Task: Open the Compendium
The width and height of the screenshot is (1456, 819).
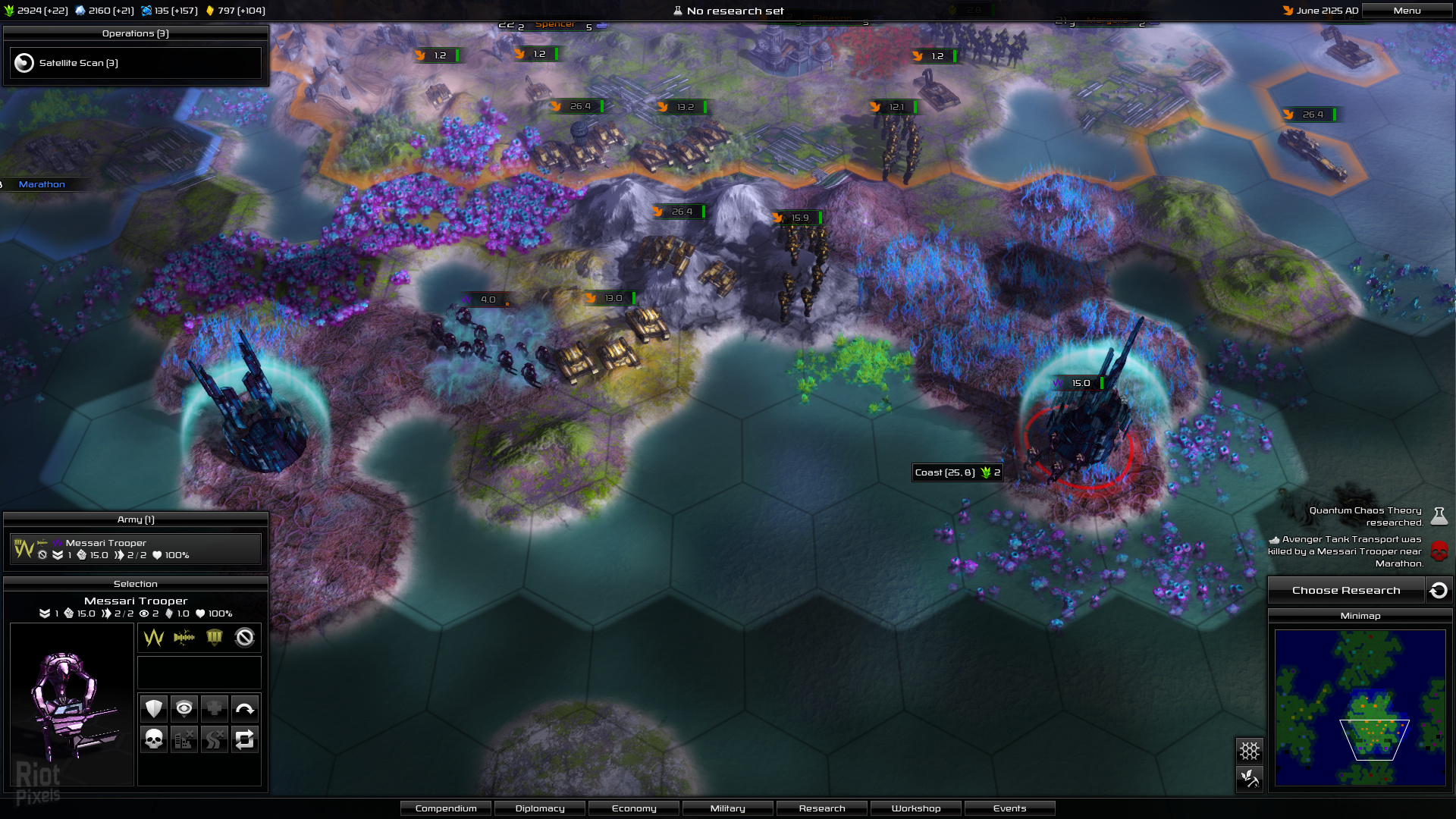Action: [446, 808]
